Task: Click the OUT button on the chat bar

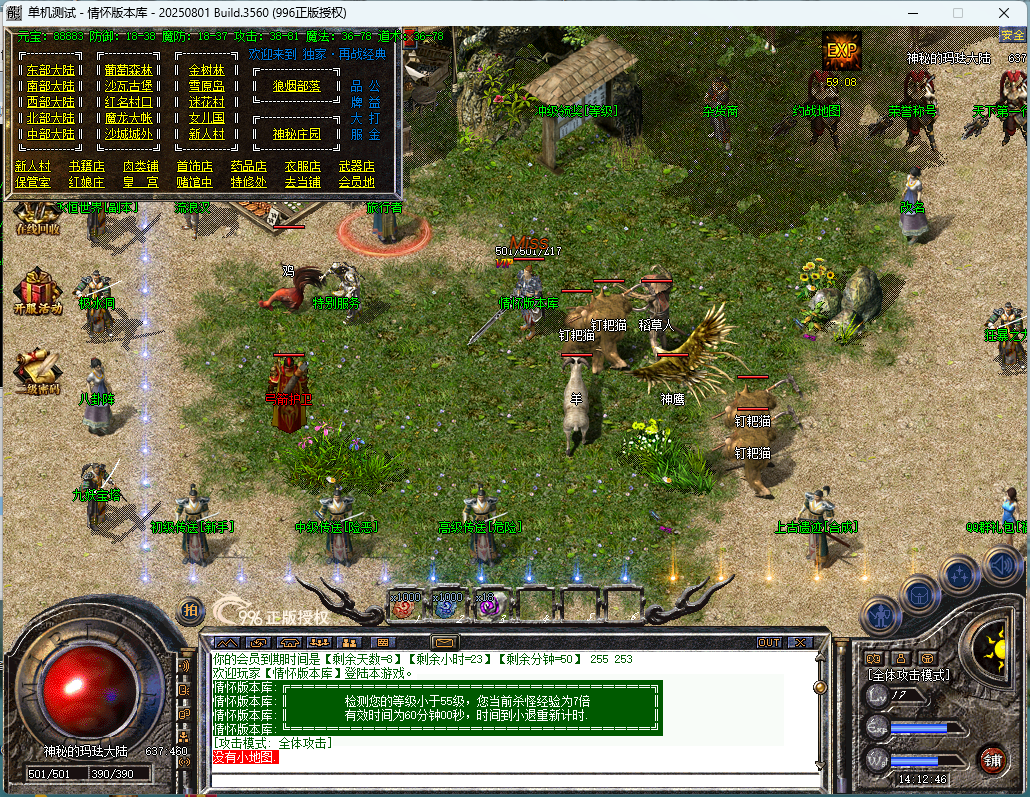Action: (x=769, y=642)
